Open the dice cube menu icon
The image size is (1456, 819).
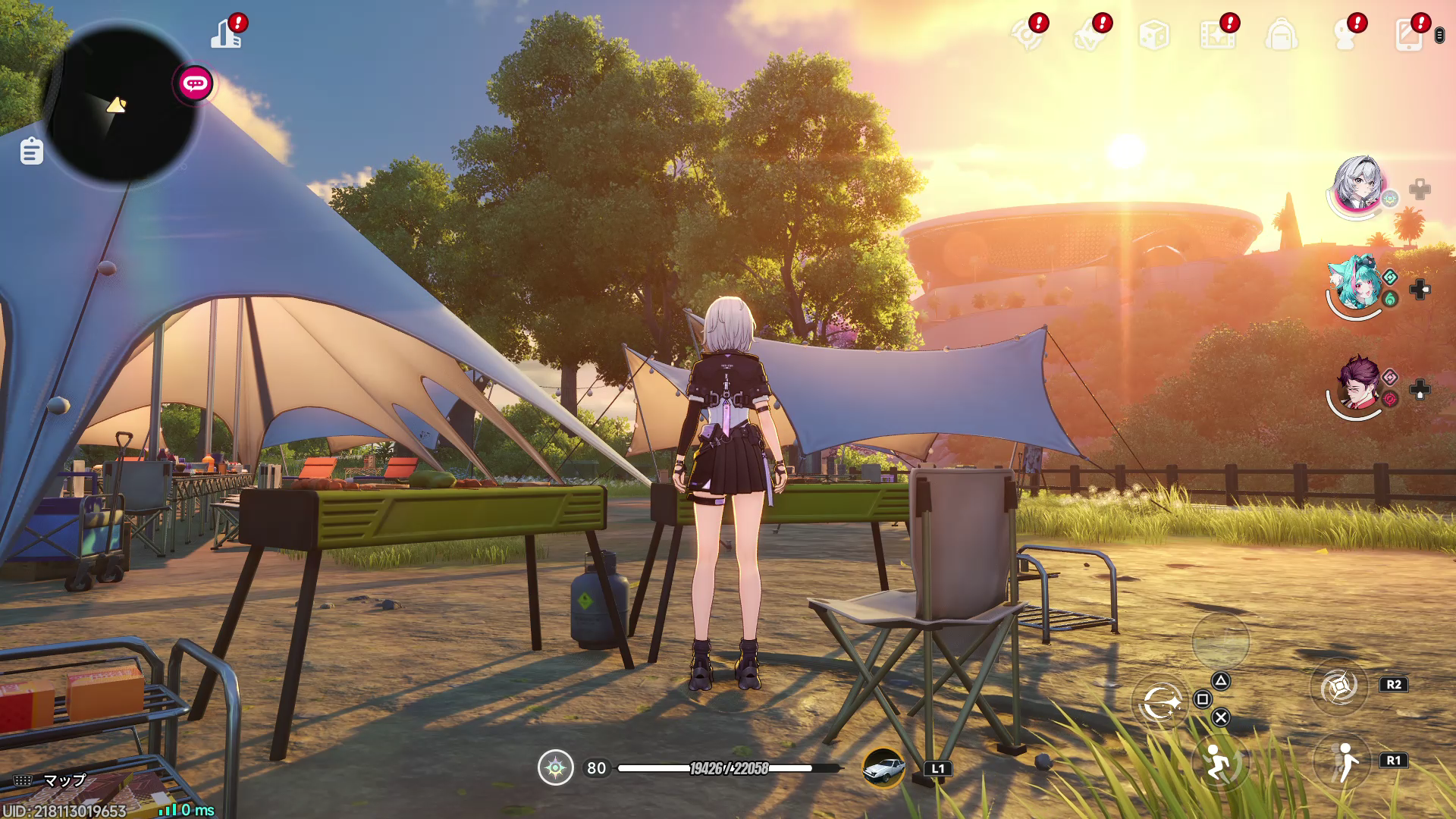[1153, 35]
